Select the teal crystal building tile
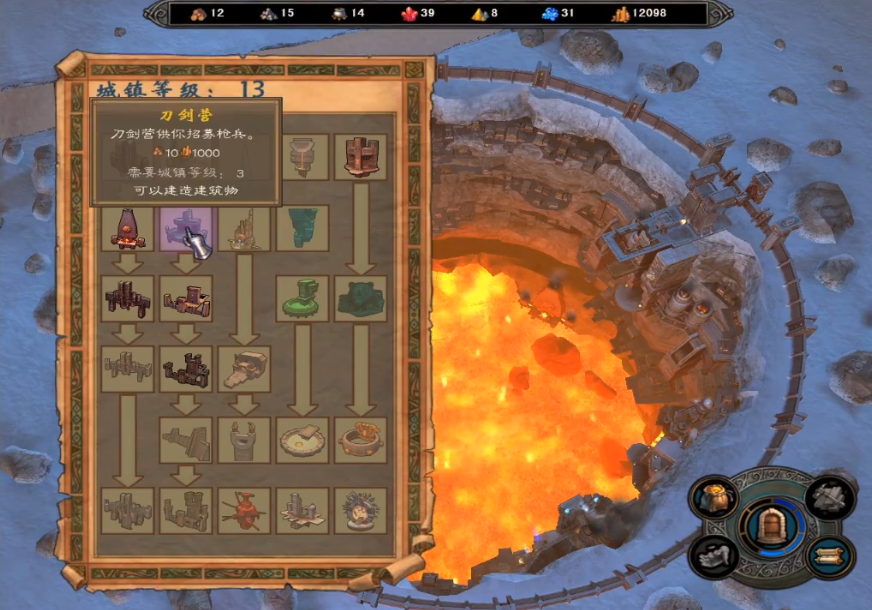 pos(302,229)
